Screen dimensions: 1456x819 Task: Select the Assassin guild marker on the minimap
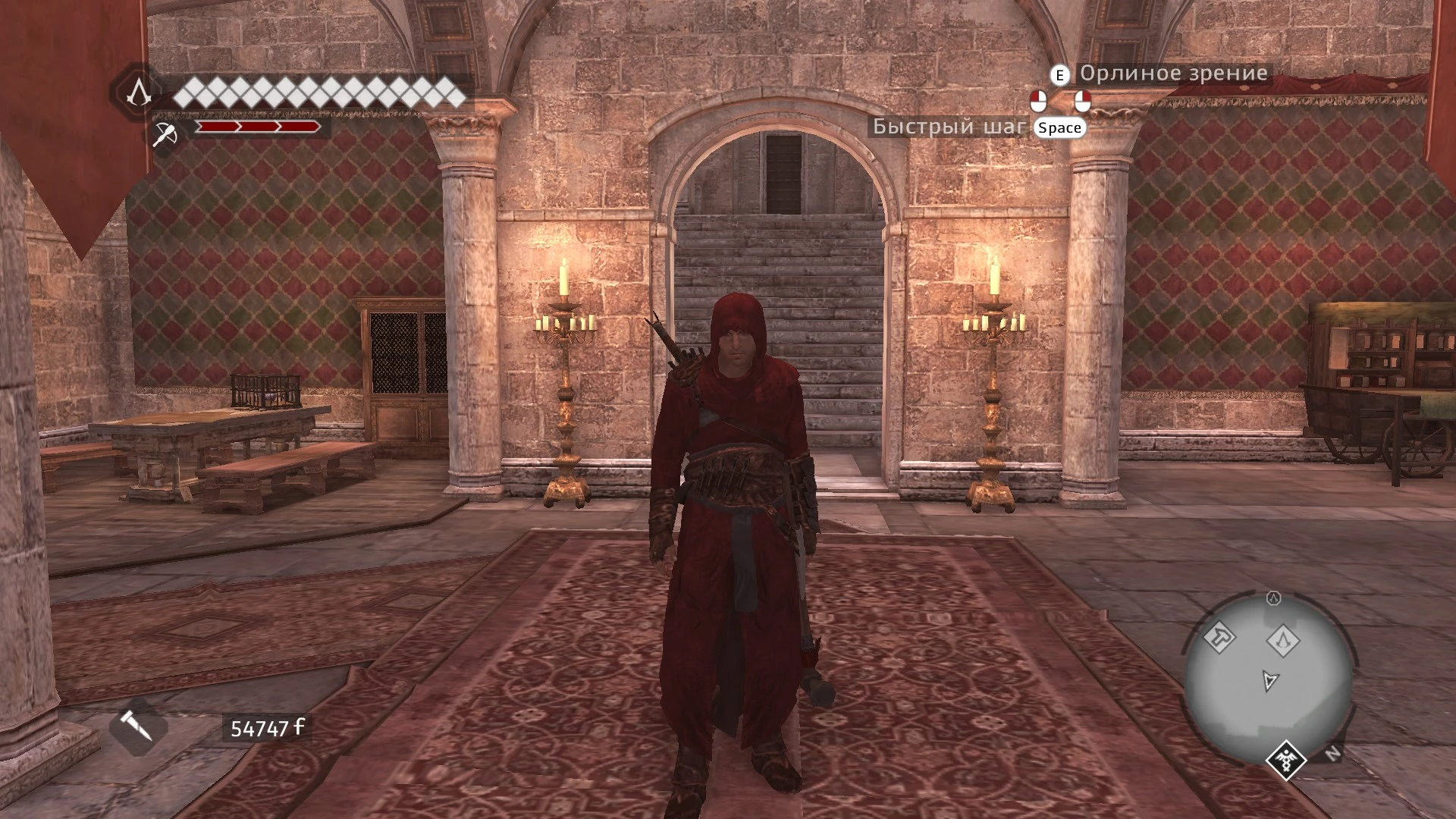[1283, 641]
